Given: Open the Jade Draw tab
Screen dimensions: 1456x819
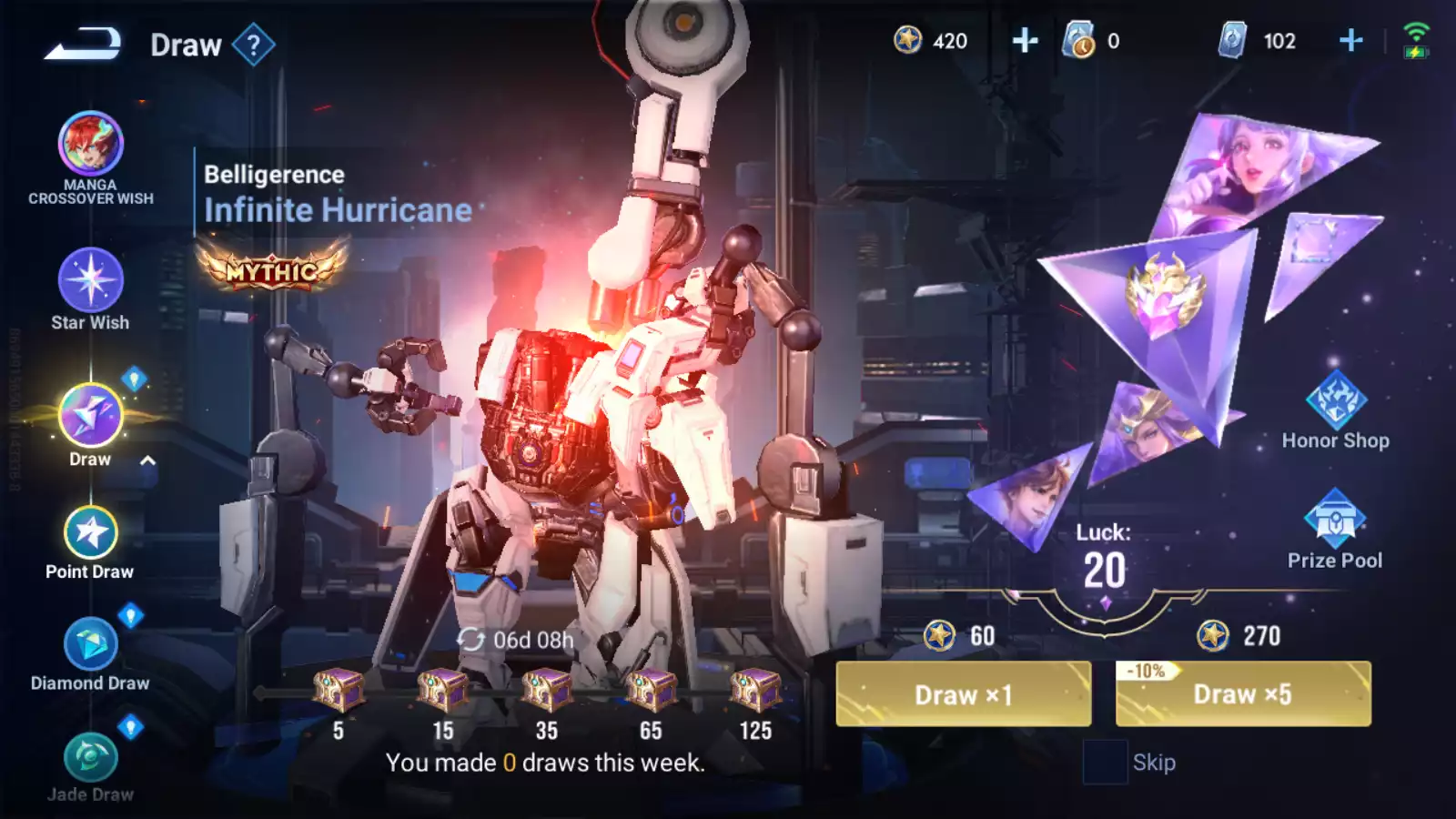Looking at the screenshot, I should pos(90,758).
